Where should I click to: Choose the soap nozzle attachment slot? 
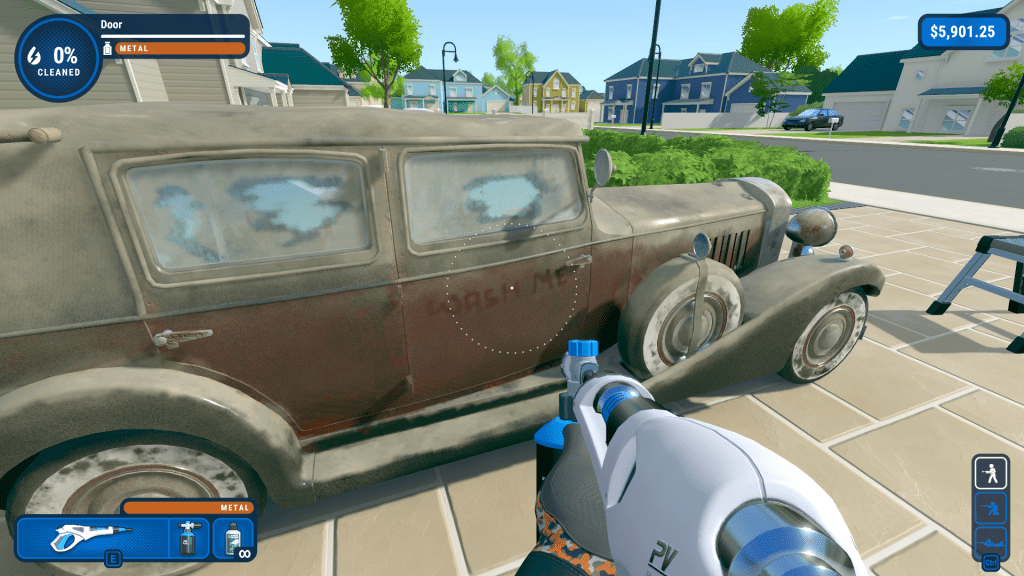[x=186, y=538]
